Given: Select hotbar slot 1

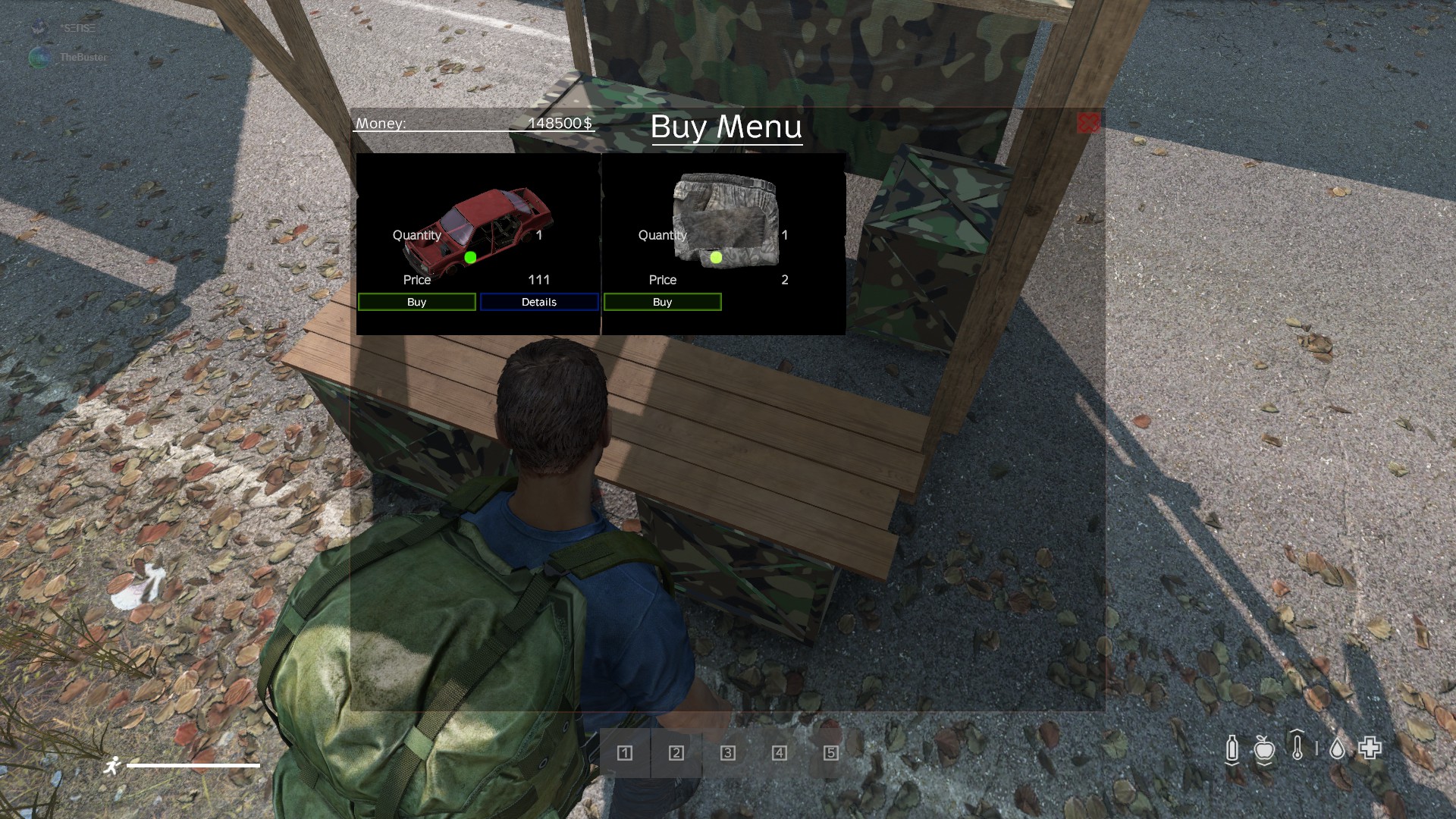Looking at the screenshot, I should (x=625, y=753).
